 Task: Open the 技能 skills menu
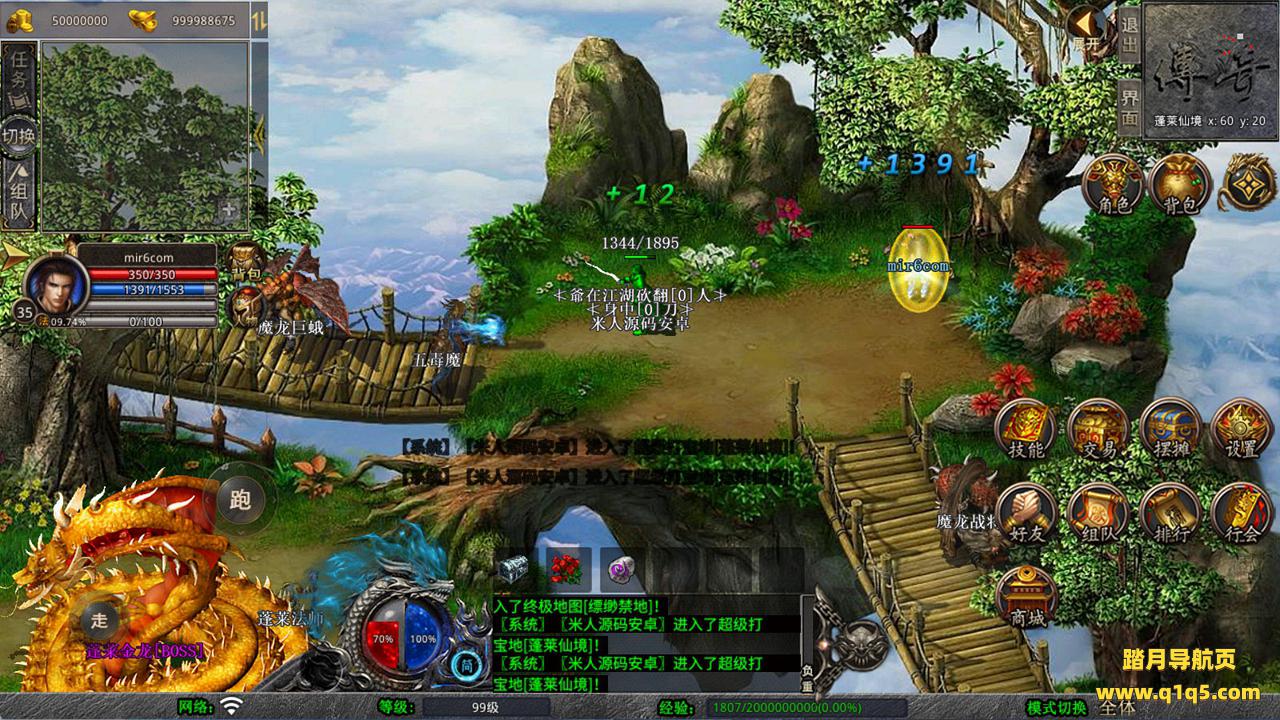tap(1026, 430)
